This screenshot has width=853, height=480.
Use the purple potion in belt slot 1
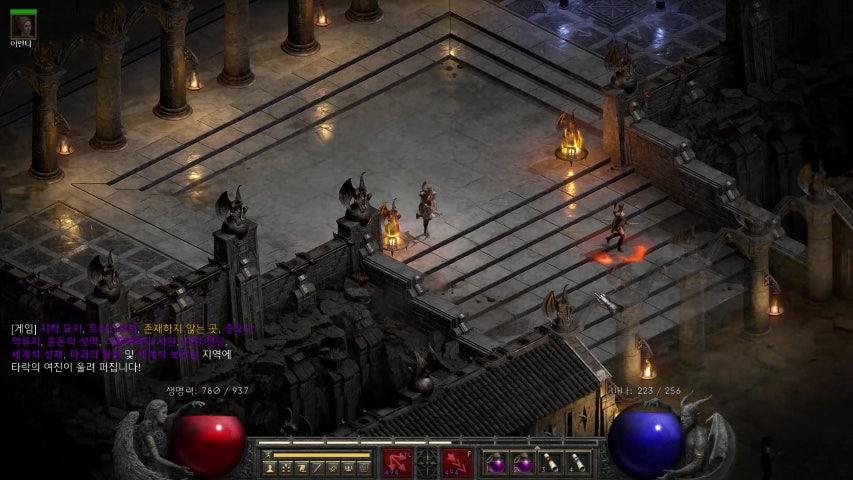(x=496, y=462)
